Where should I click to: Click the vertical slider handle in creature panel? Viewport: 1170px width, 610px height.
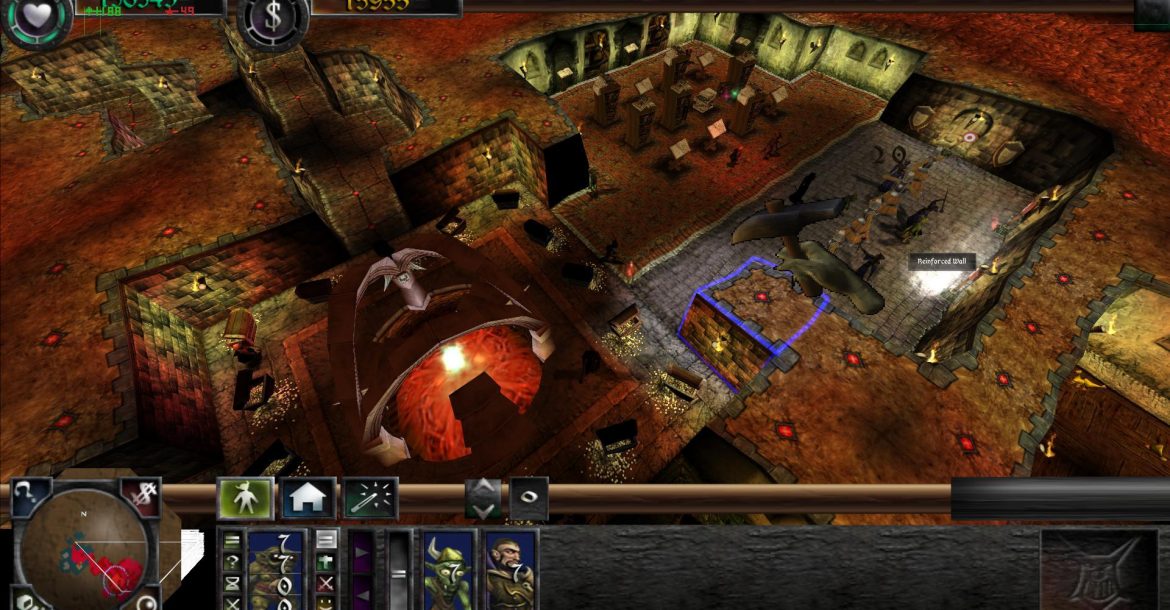399,572
